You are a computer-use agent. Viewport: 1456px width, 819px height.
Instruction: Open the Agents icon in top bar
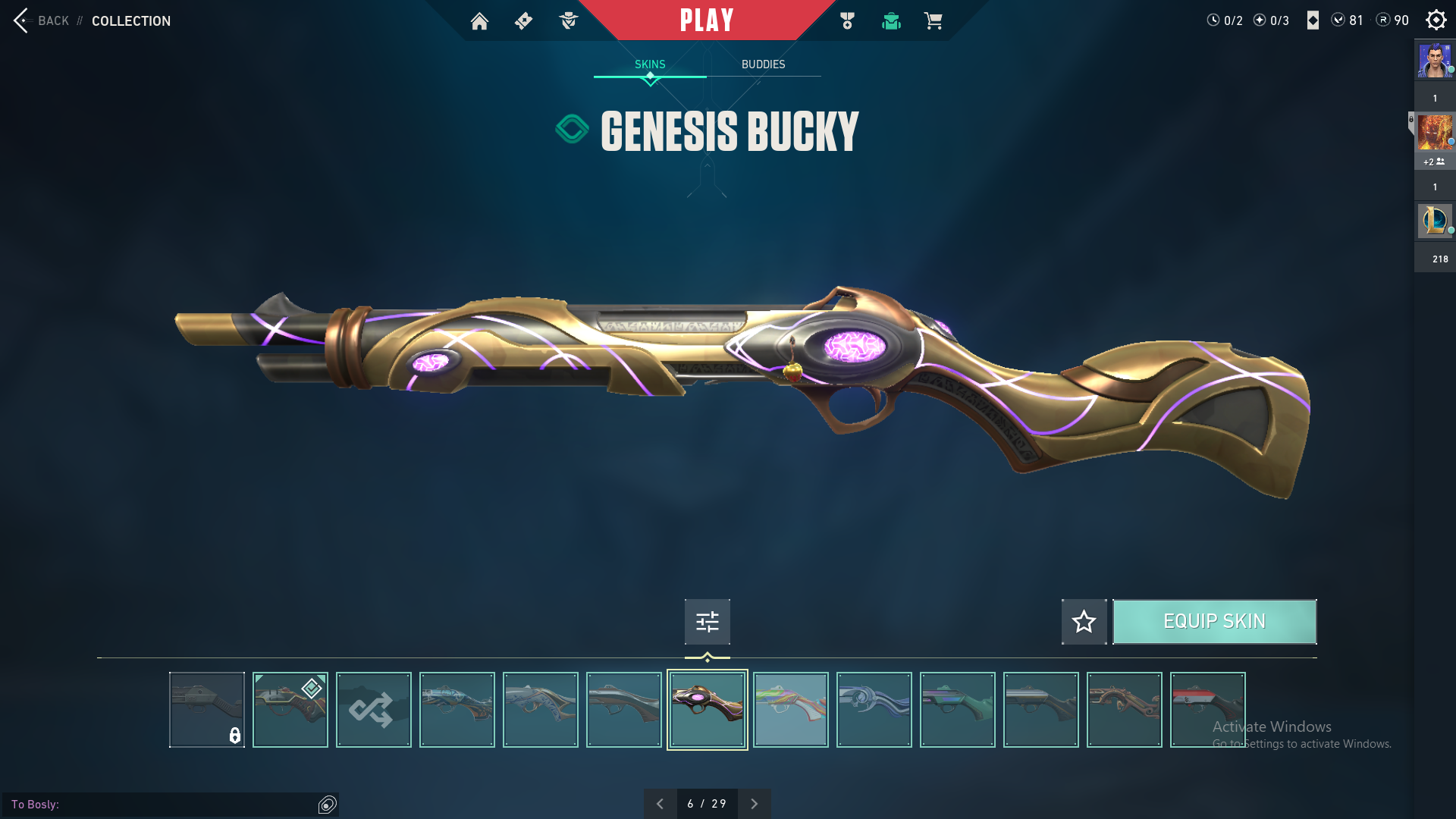coord(568,21)
